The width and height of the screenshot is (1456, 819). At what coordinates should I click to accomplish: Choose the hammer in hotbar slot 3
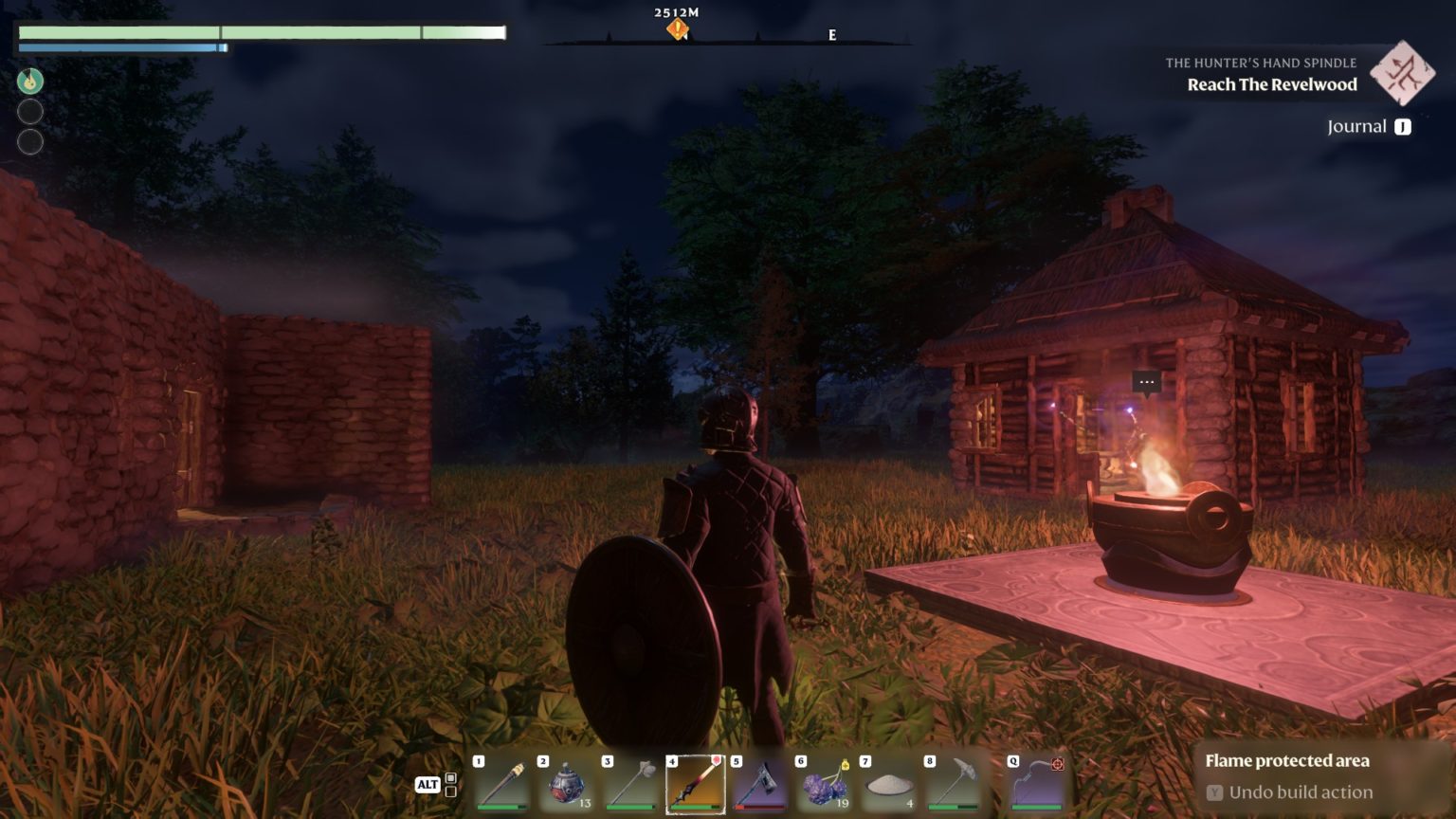630,785
